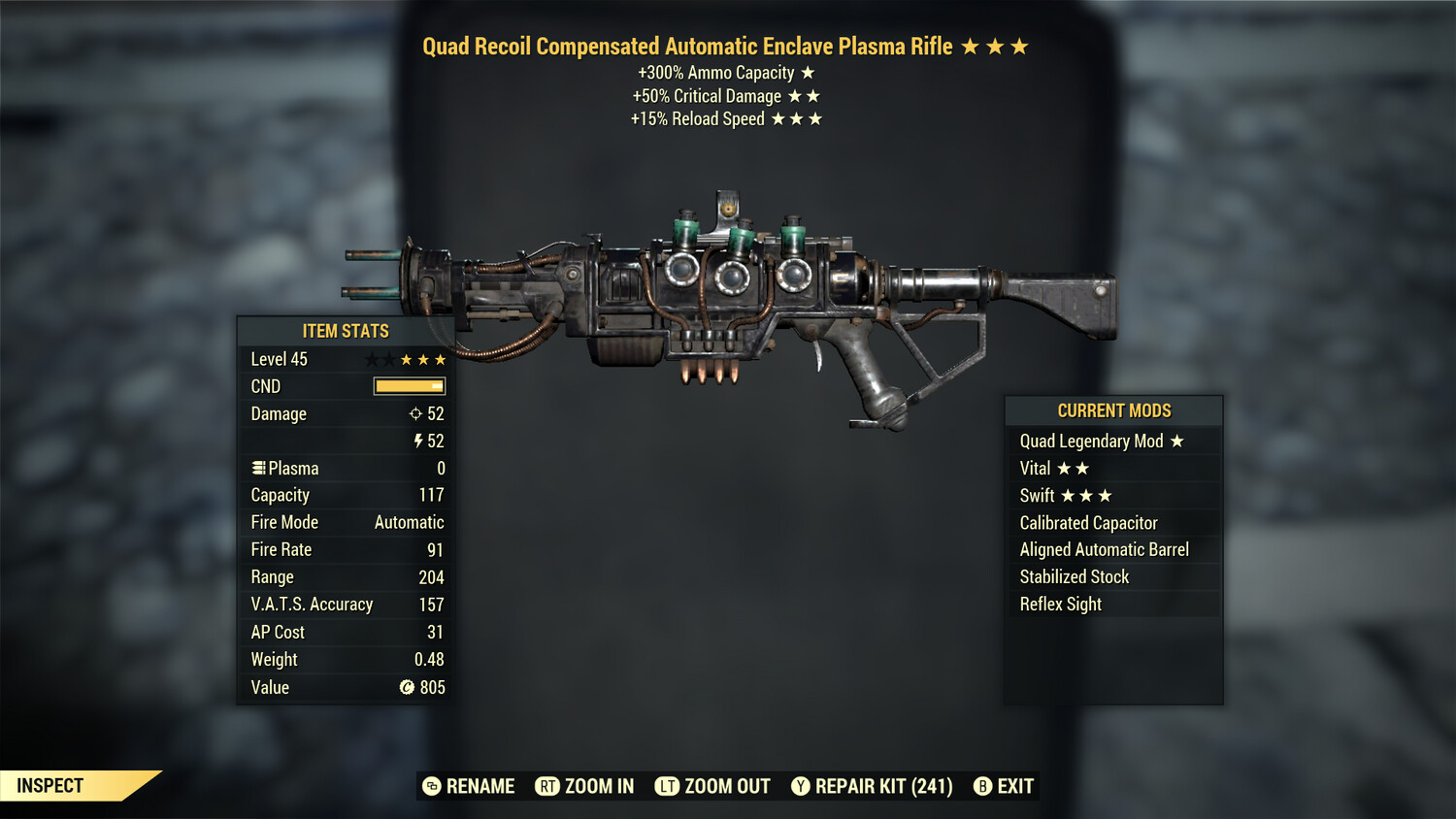The width and height of the screenshot is (1456, 819).
Task: Click the Y button icon for REPAIR KIT
Action: pyautogui.click(x=800, y=786)
